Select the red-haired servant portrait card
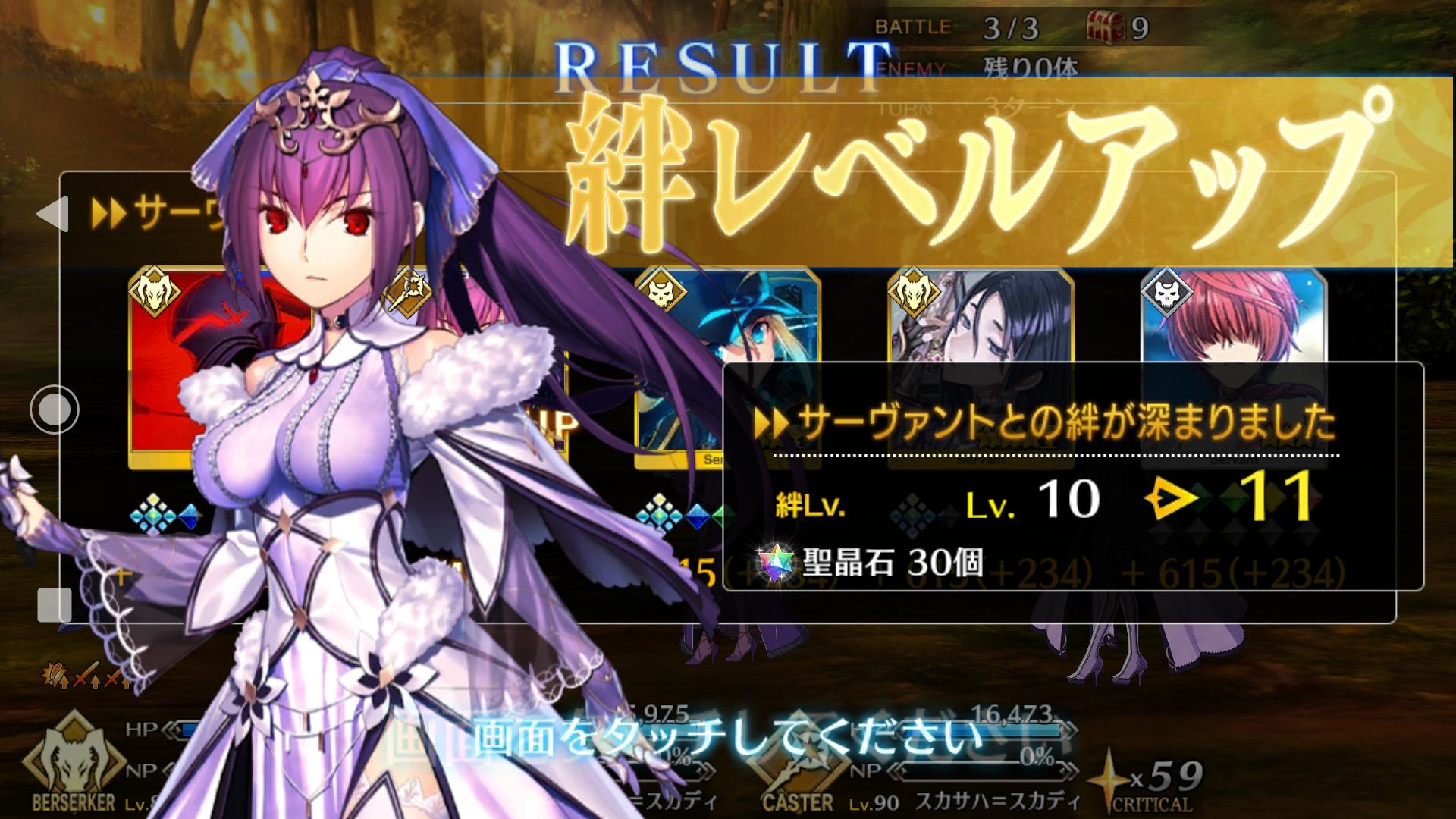1456x819 pixels. coord(1234,317)
